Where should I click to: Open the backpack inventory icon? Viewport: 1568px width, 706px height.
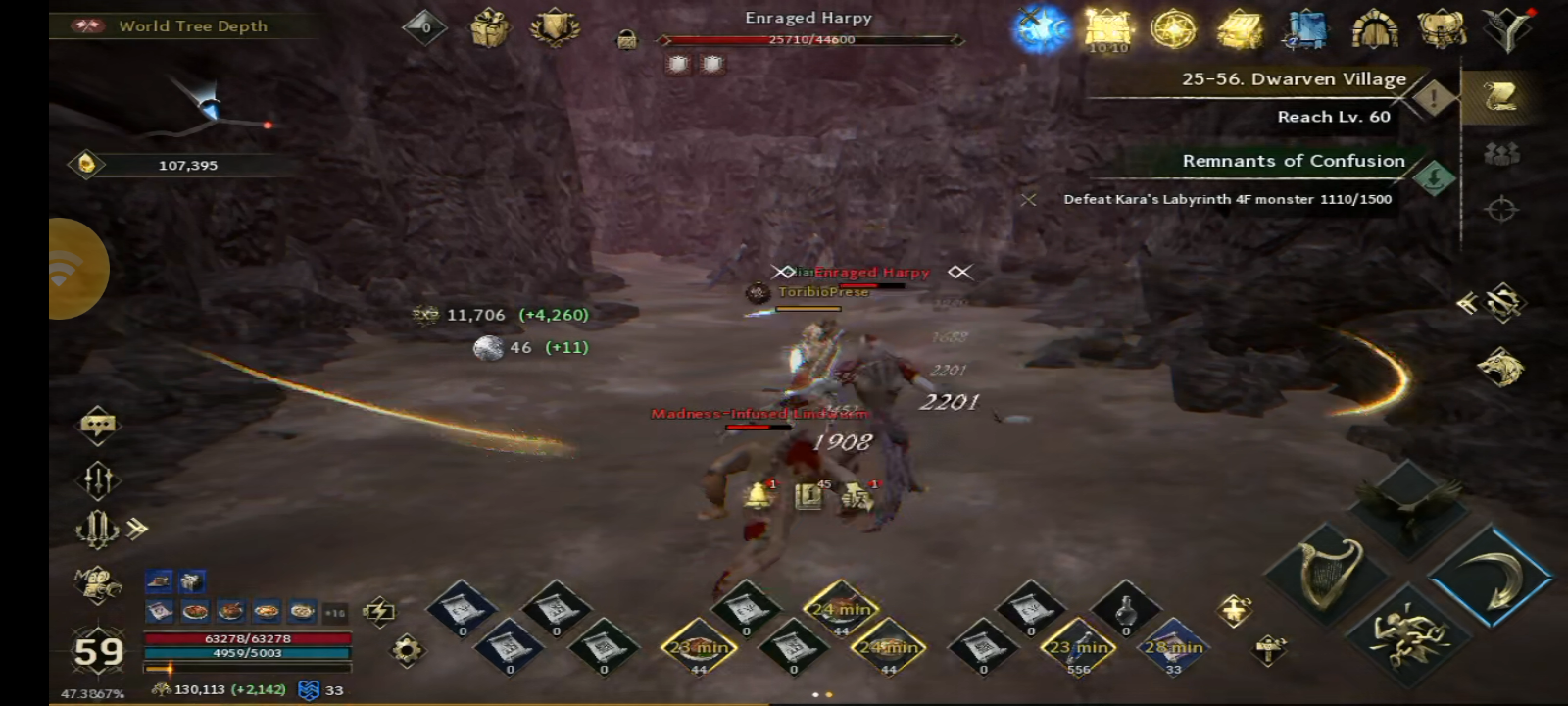[1442, 29]
